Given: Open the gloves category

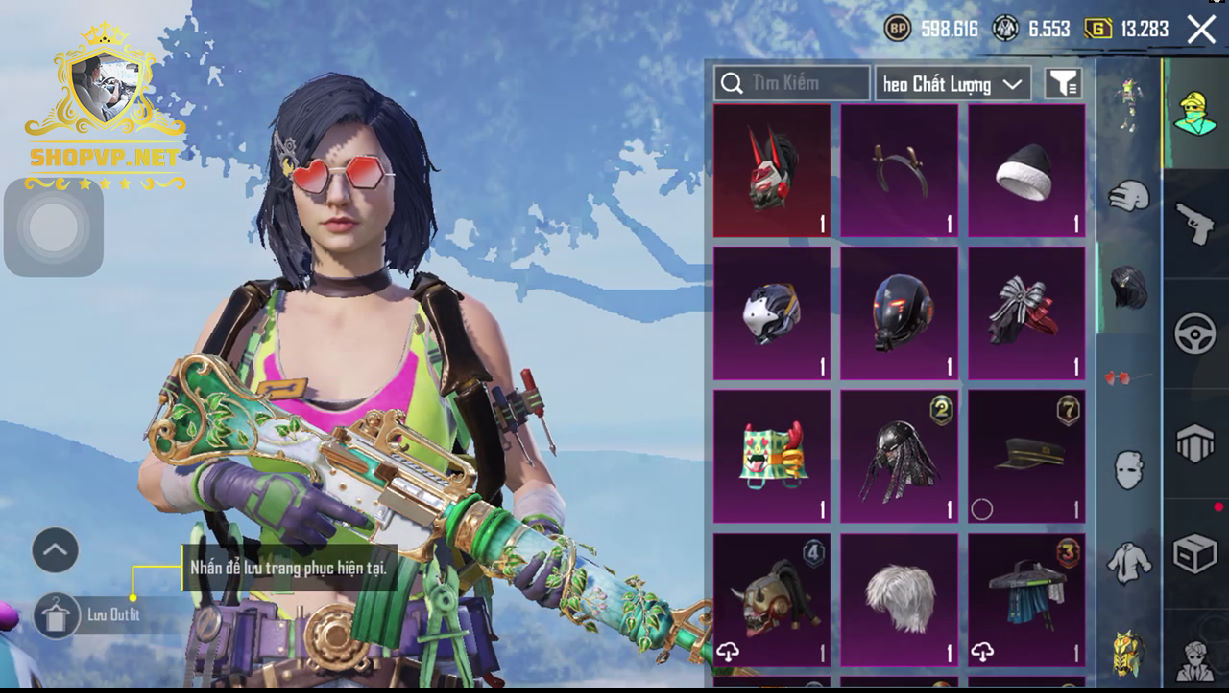Looking at the screenshot, I should tap(1129, 196).
